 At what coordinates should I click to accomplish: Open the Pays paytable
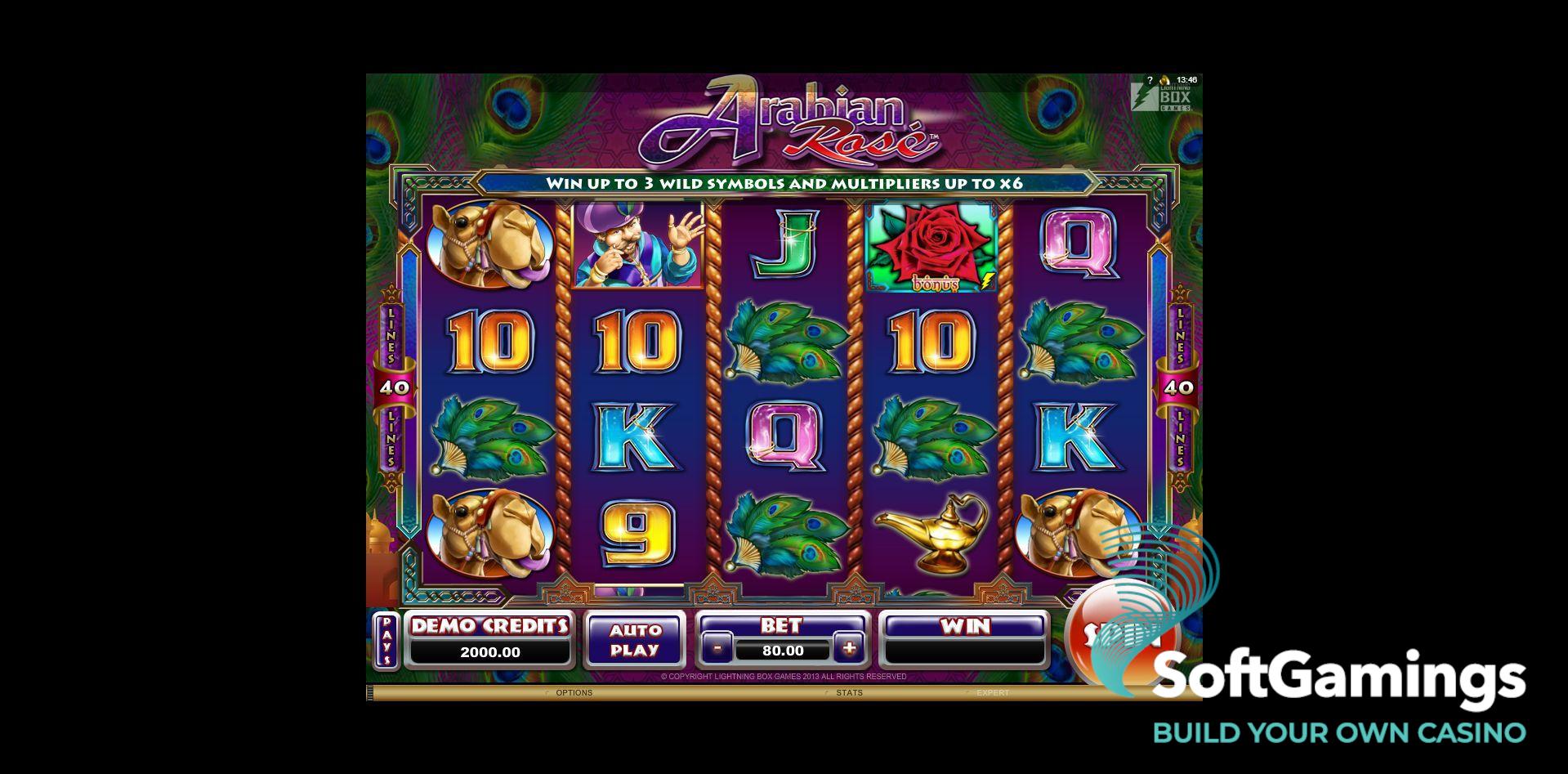point(386,640)
